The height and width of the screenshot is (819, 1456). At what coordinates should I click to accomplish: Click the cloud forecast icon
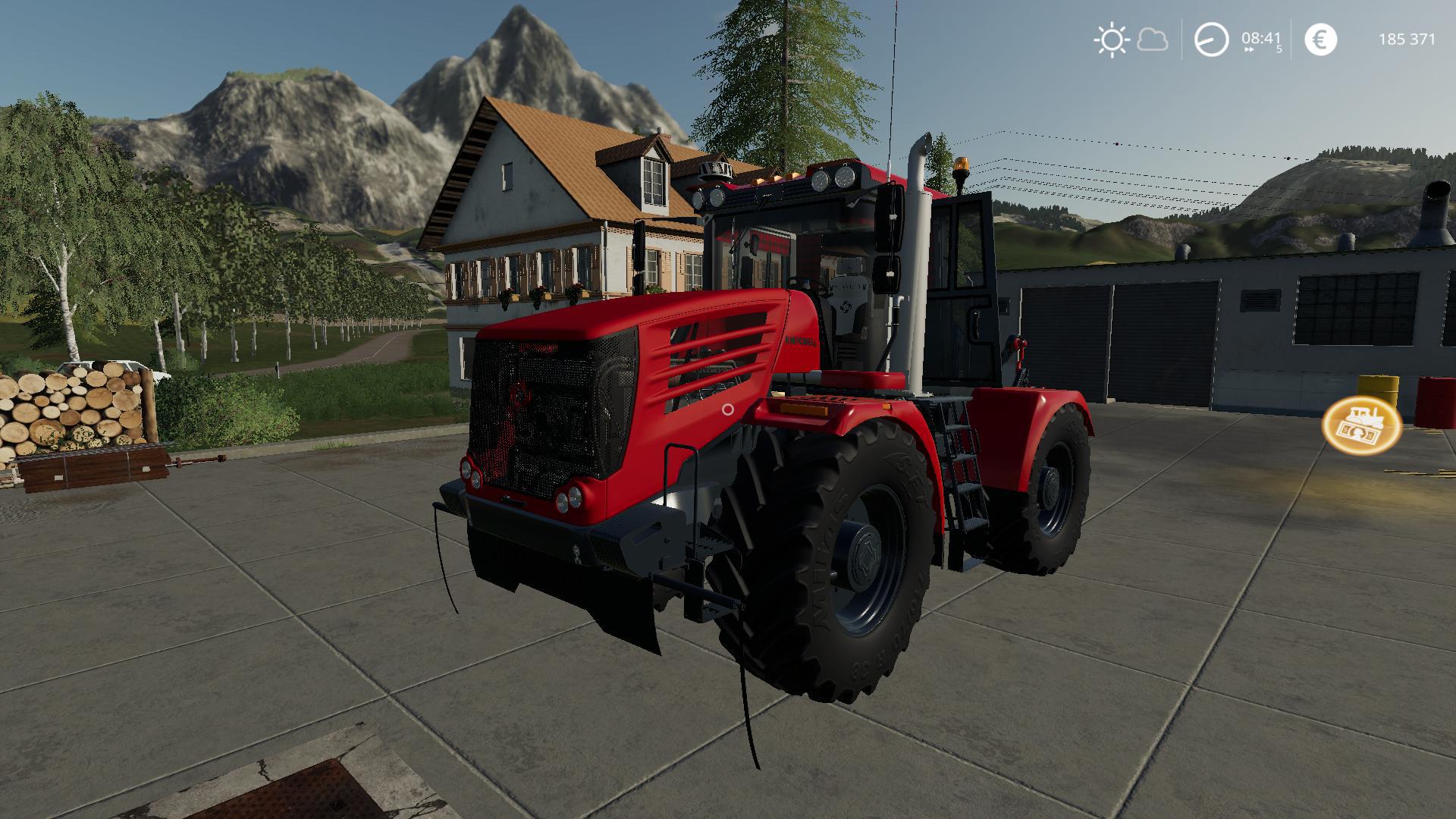1153,39
